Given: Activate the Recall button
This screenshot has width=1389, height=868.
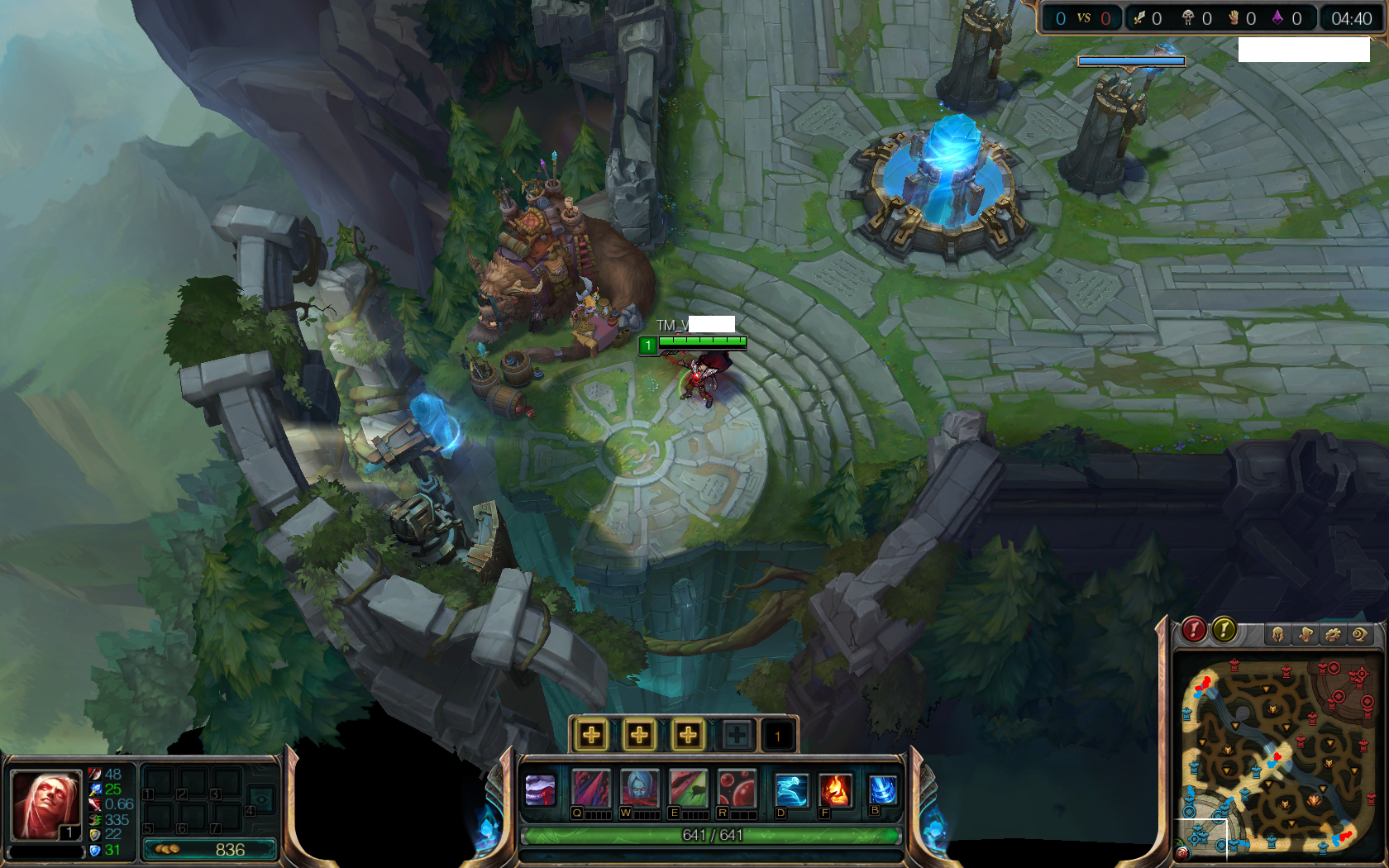Looking at the screenshot, I should [882, 789].
